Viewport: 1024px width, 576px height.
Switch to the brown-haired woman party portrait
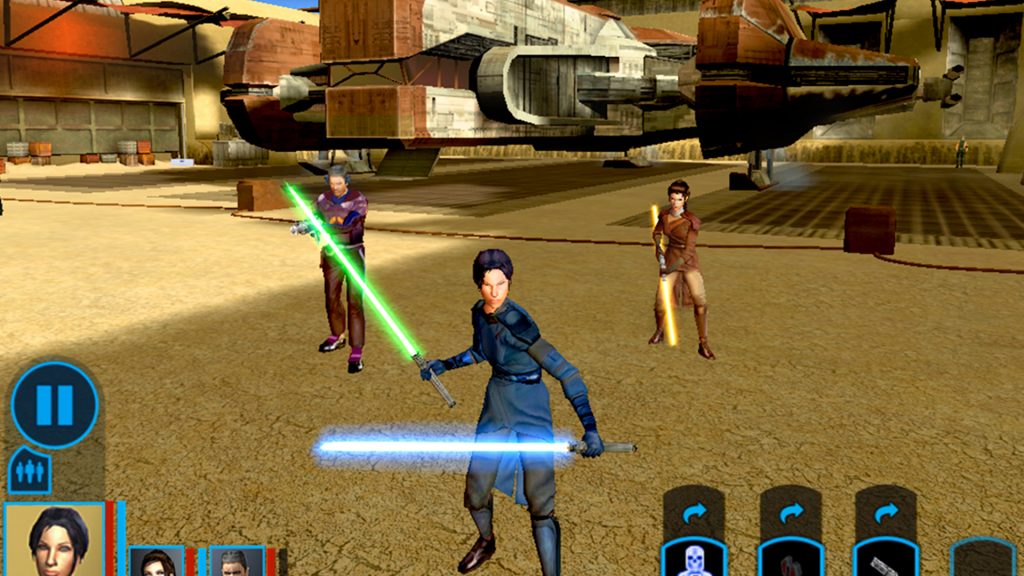pyautogui.click(x=157, y=562)
